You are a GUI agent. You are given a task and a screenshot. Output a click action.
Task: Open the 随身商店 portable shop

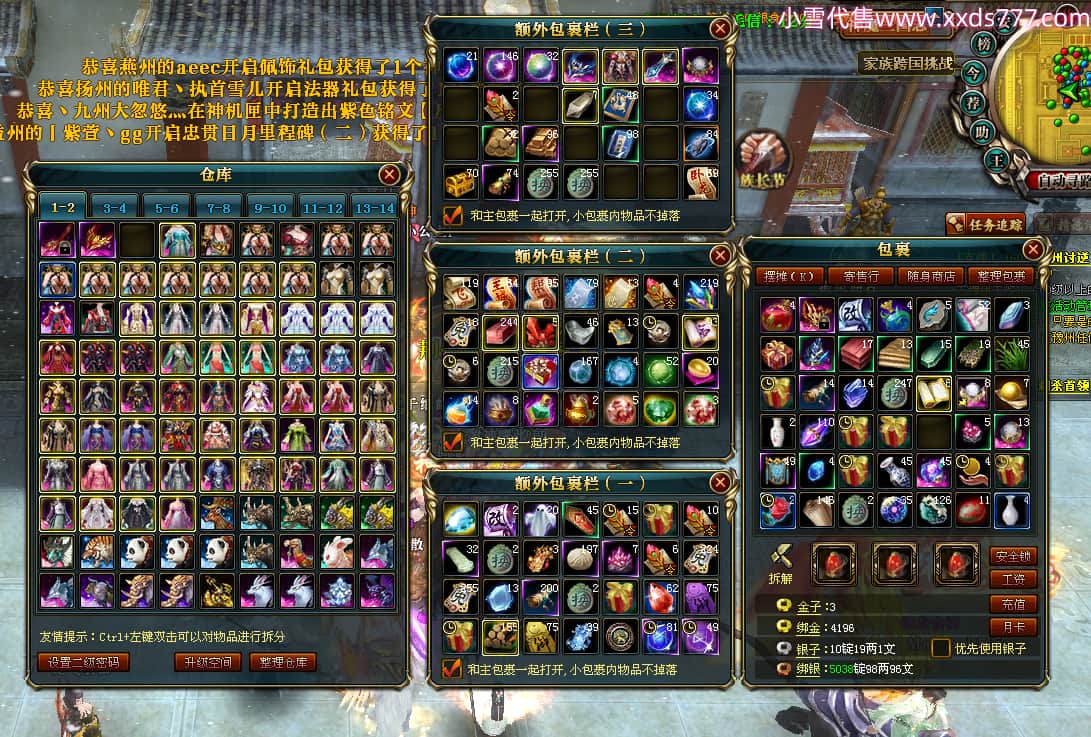(x=931, y=276)
